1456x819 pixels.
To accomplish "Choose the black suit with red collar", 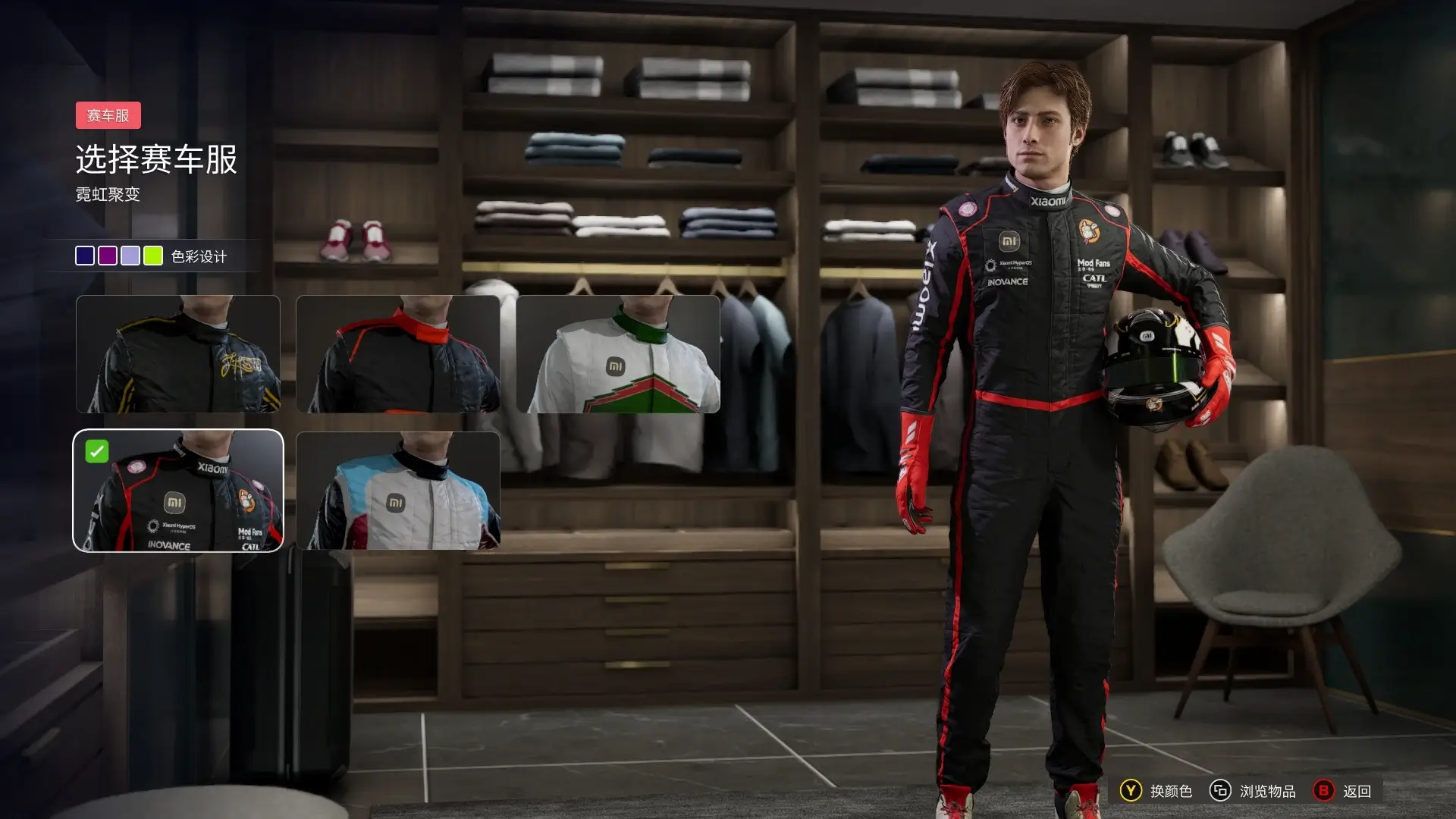I will [398, 354].
